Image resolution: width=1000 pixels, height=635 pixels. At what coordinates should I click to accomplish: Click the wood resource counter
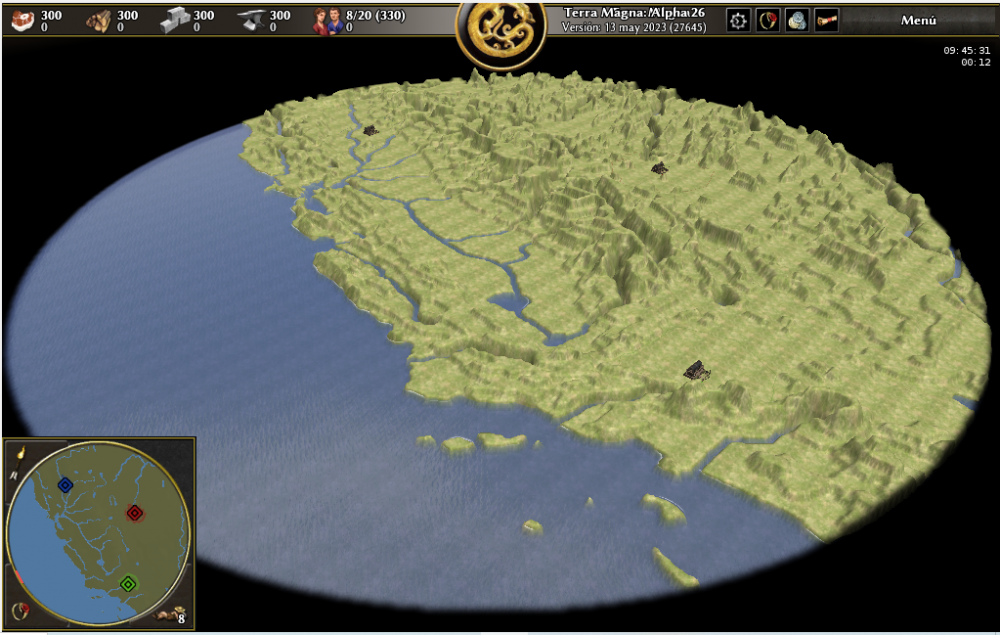110,21
